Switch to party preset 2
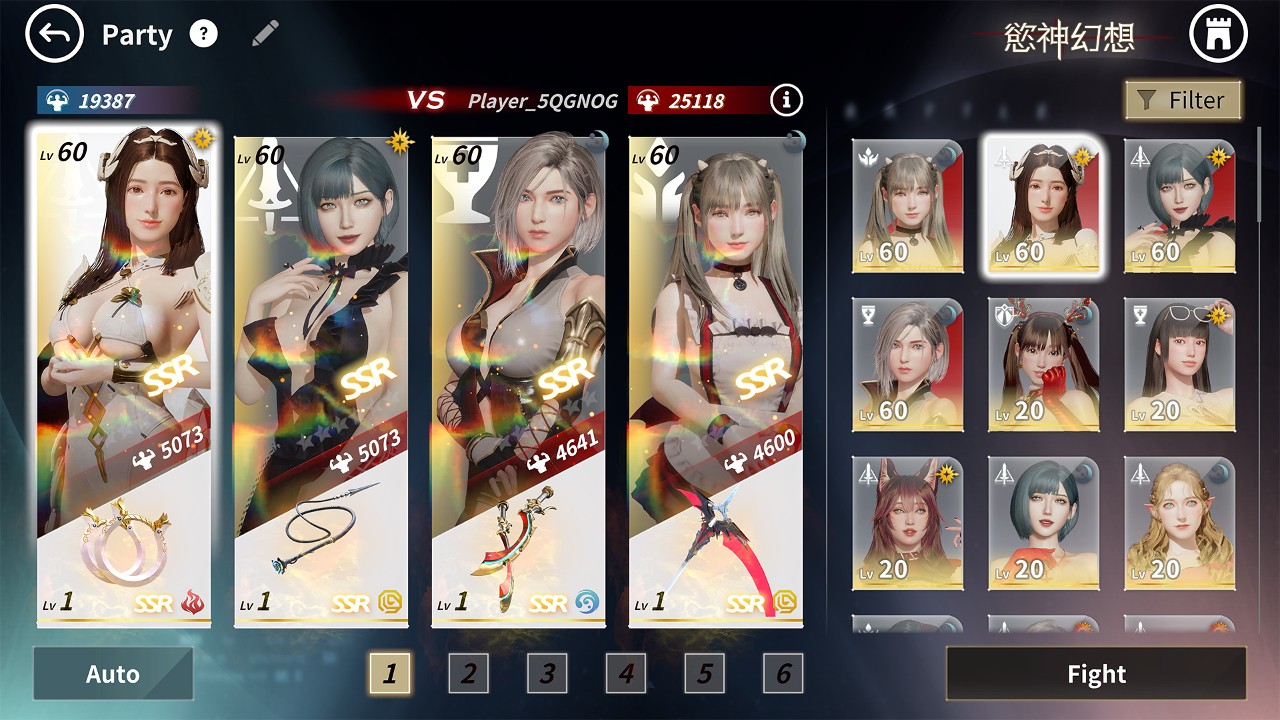 [468, 674]
